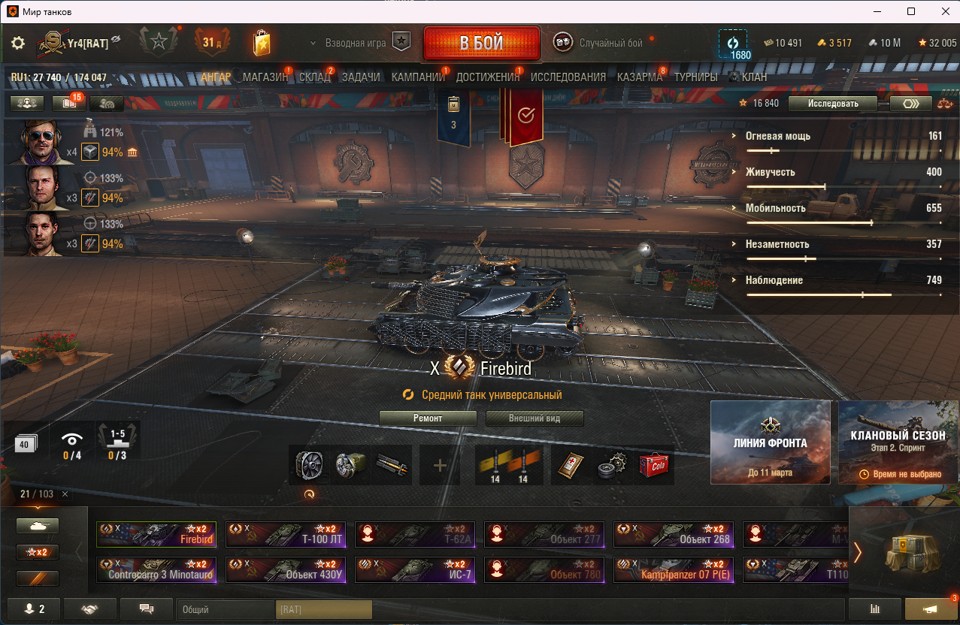Switch to the МАГАЗИН tab
Screen dimensions: 960x625
[265, 77]
